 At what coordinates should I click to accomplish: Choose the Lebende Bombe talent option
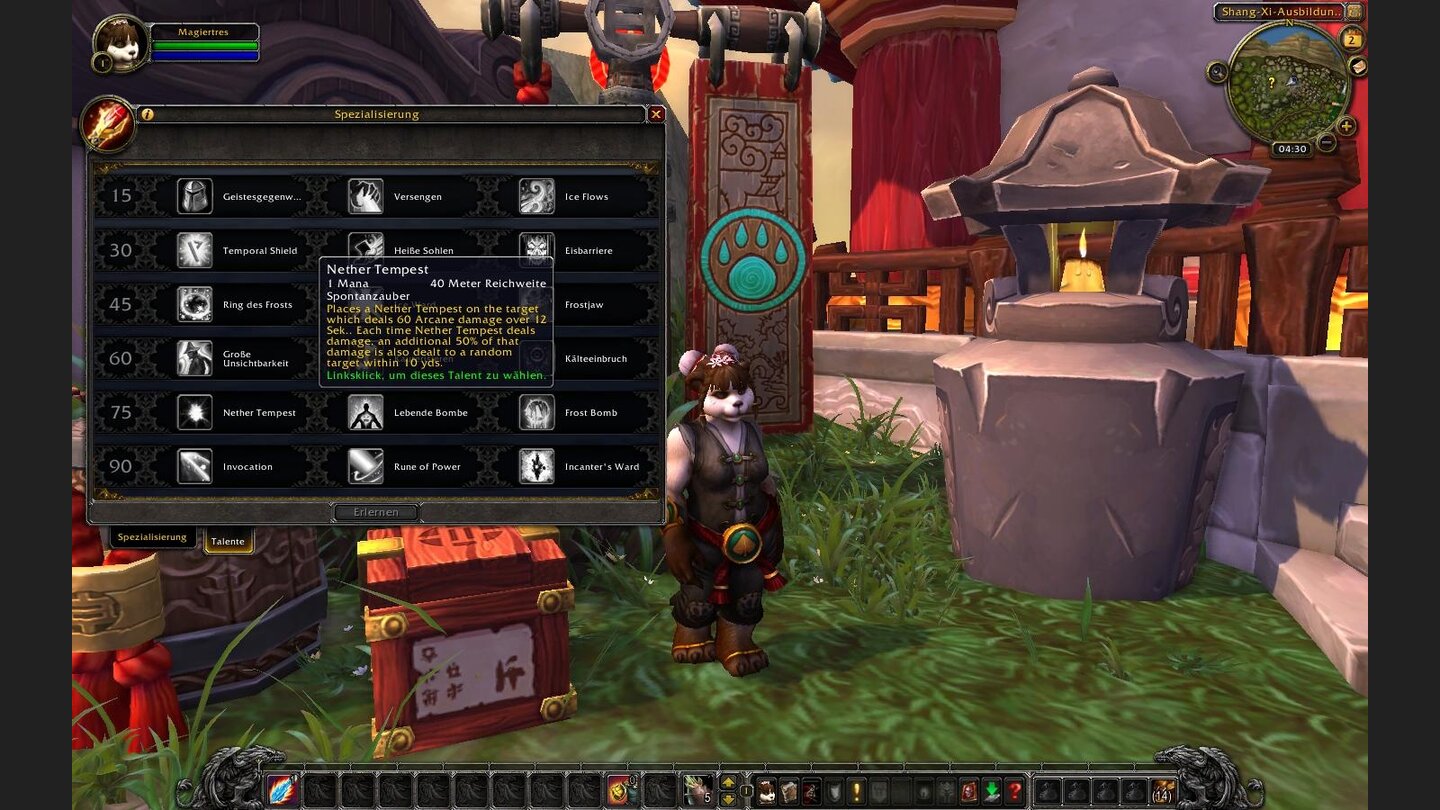pyautogui.click(x=366, y=411)
